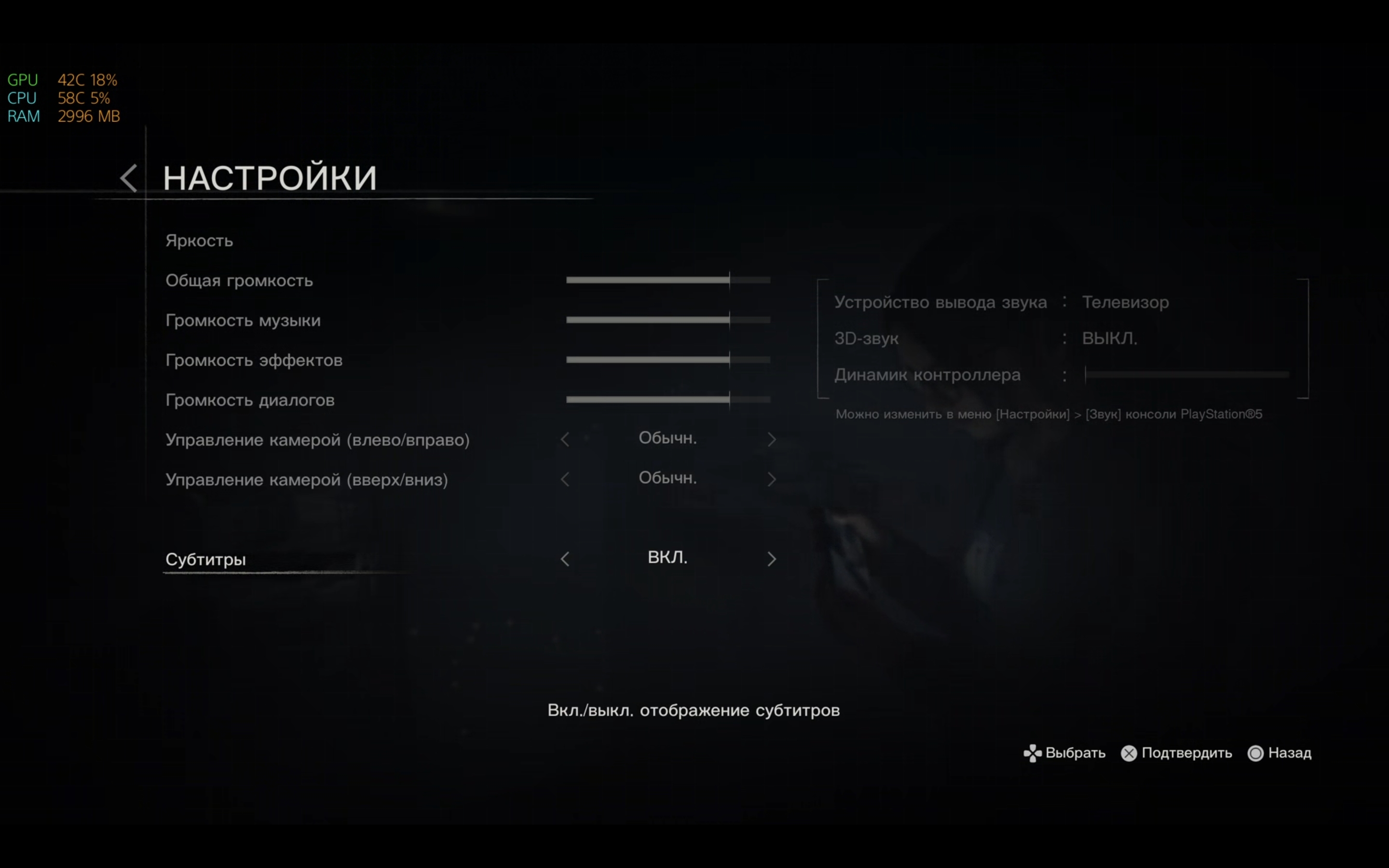Click the RAM readout in performance overlay
Screen dimensions: 1389x868
pyautogui.click(x=63, y=117)
